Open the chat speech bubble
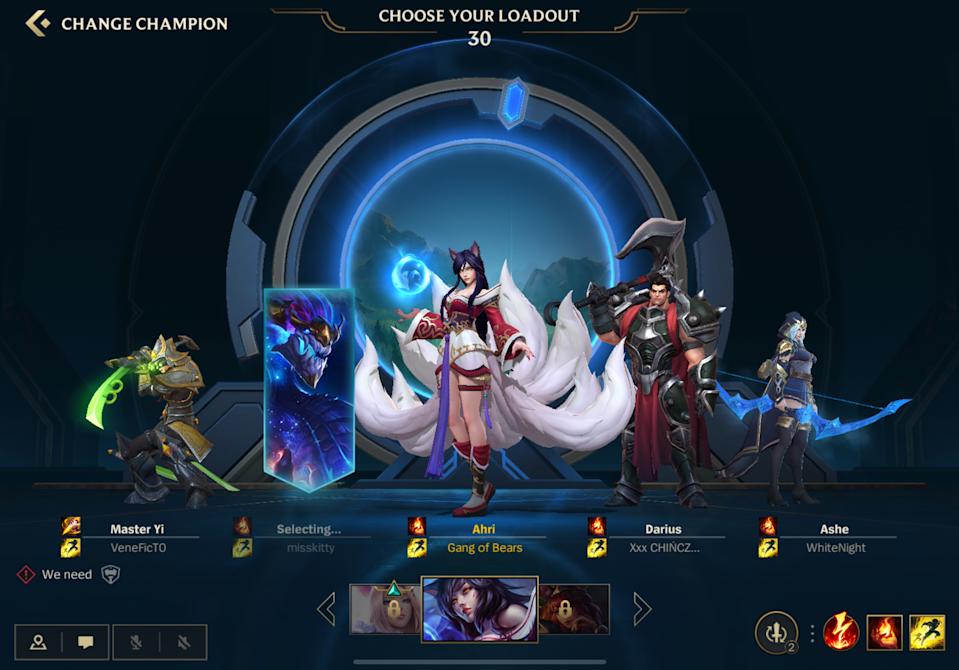The image size is (959, 670). pyautogui.click(x=85, y=642)
